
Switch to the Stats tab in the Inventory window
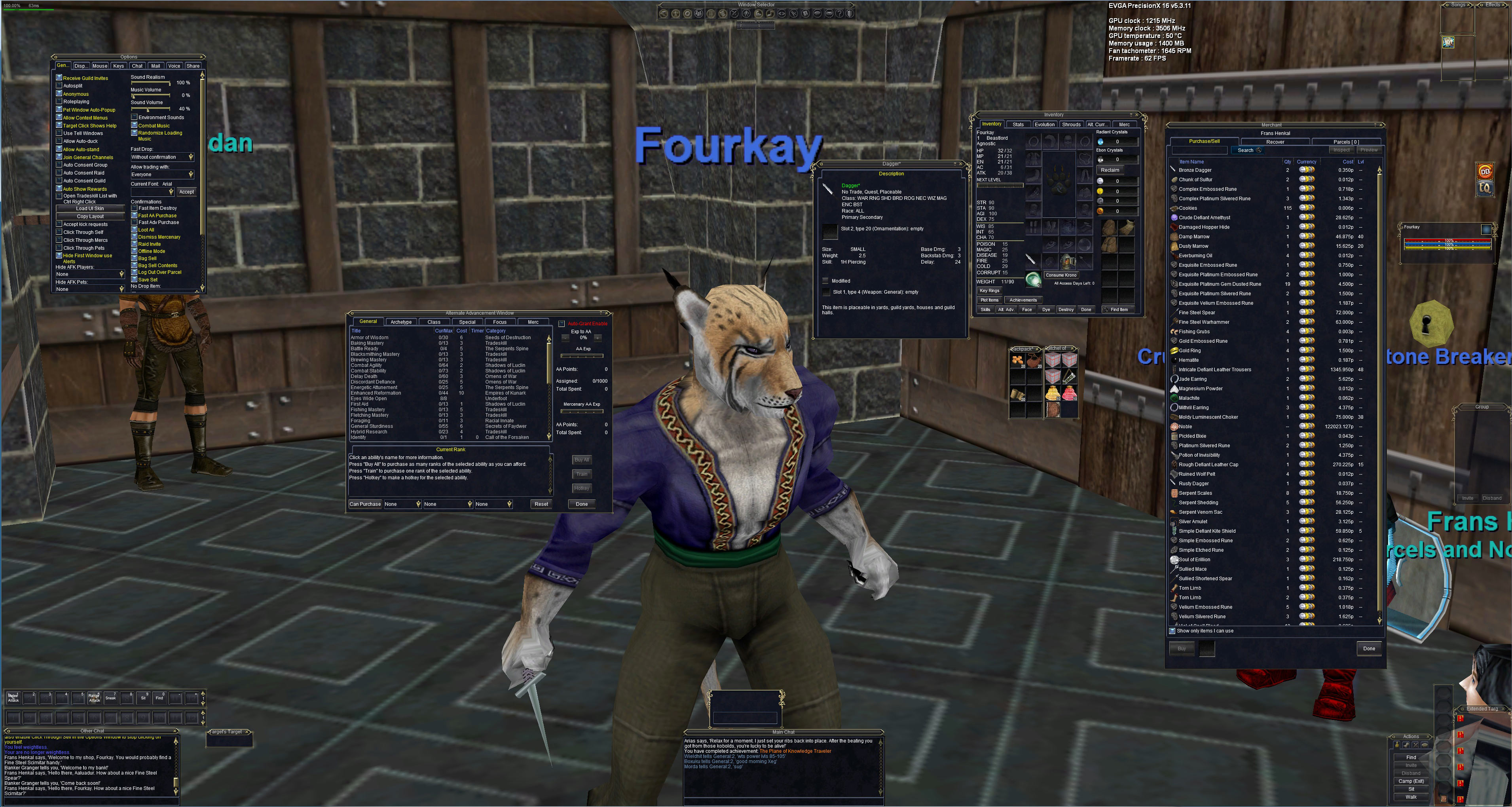[1019, 124]
